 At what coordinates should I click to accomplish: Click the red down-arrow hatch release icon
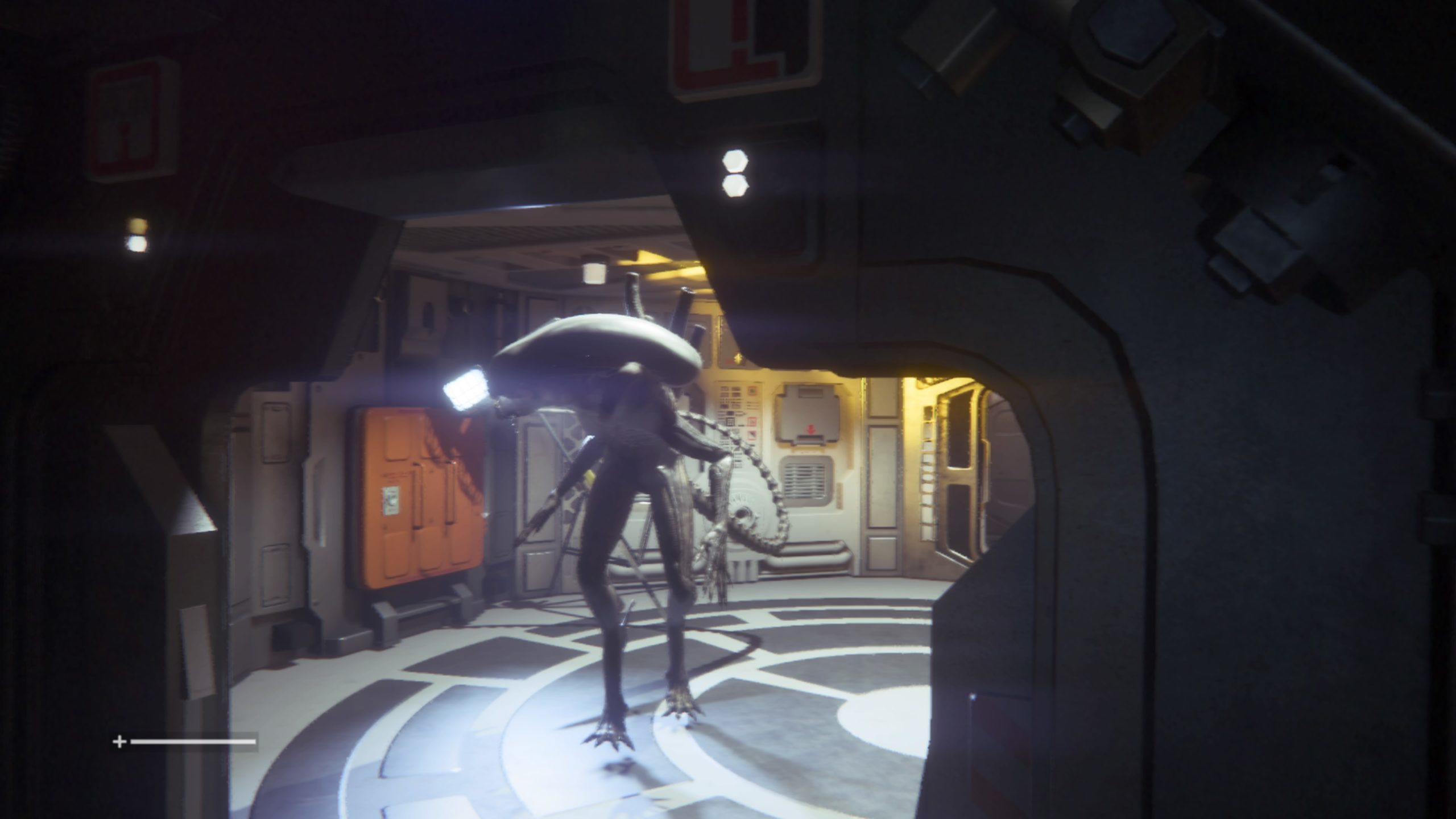810,429
